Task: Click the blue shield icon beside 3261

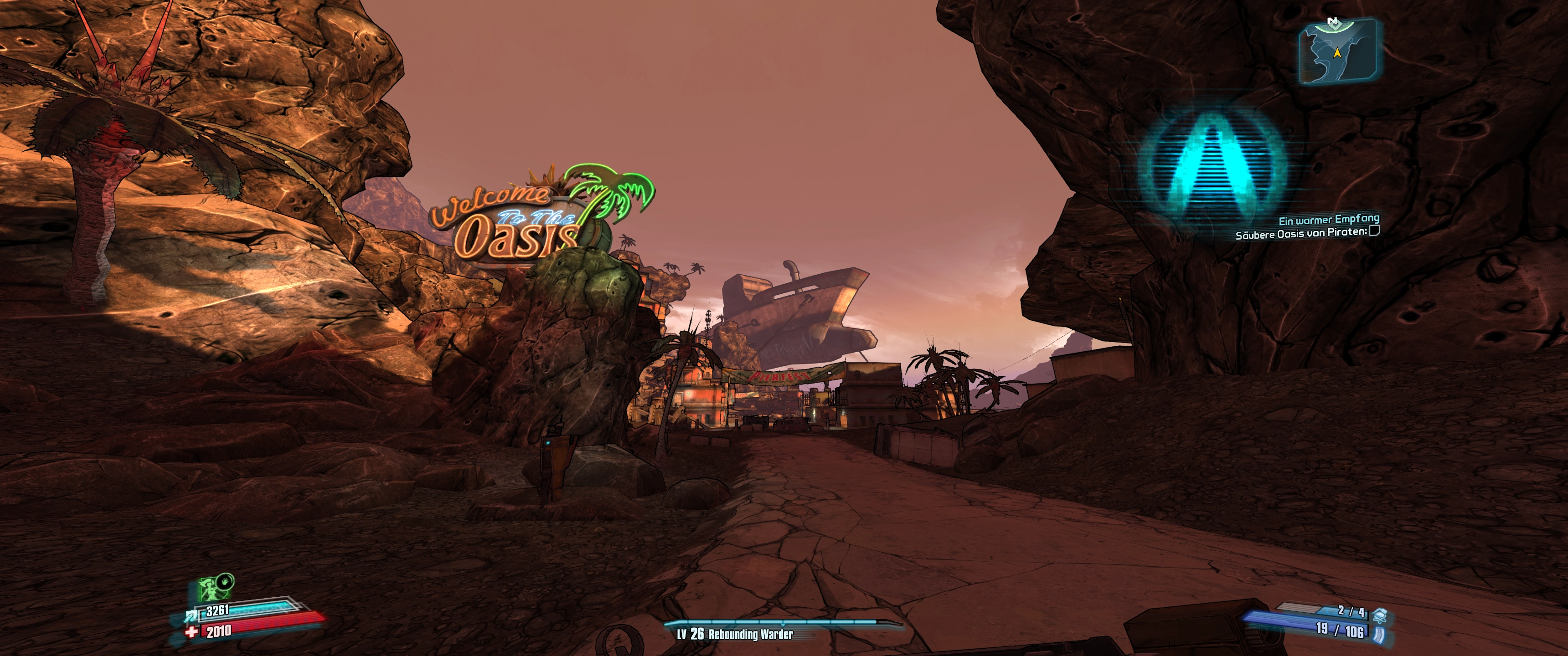Action: point(190,616)
